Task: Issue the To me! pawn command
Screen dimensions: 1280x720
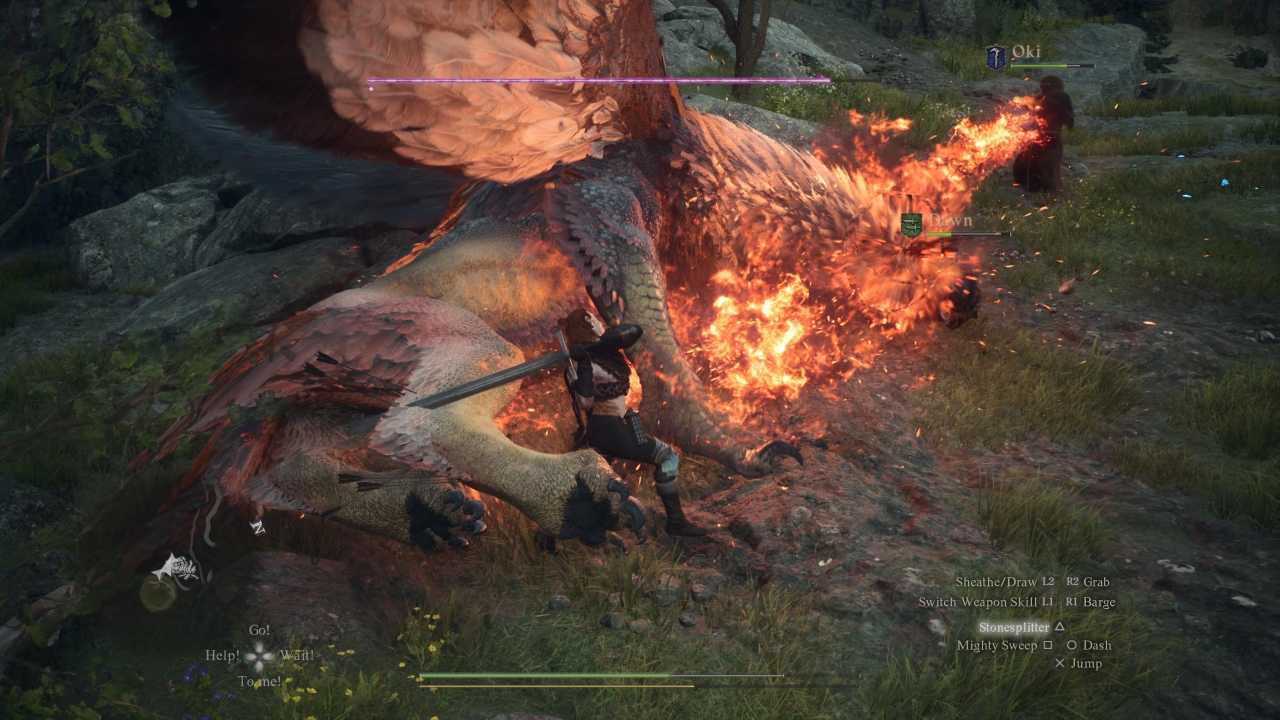Action: 258,682
